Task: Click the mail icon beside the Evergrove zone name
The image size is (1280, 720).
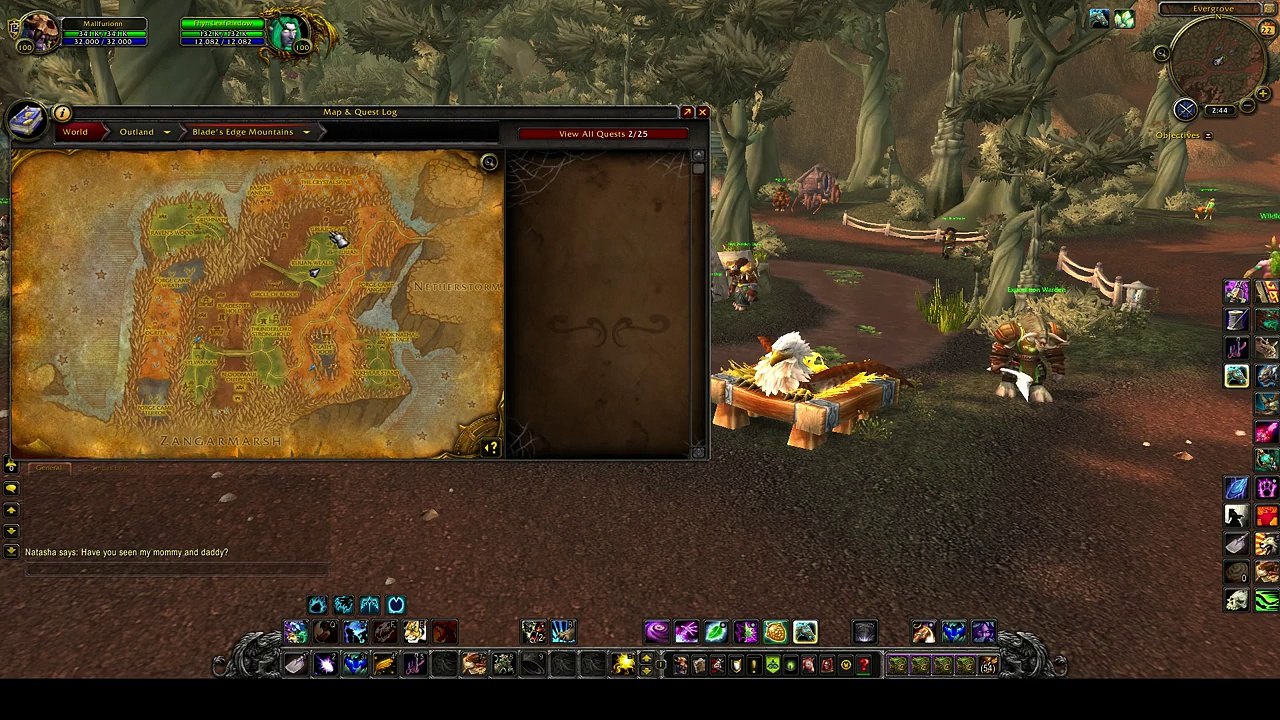Action: pyautogui.click(x=1268, y=9)
